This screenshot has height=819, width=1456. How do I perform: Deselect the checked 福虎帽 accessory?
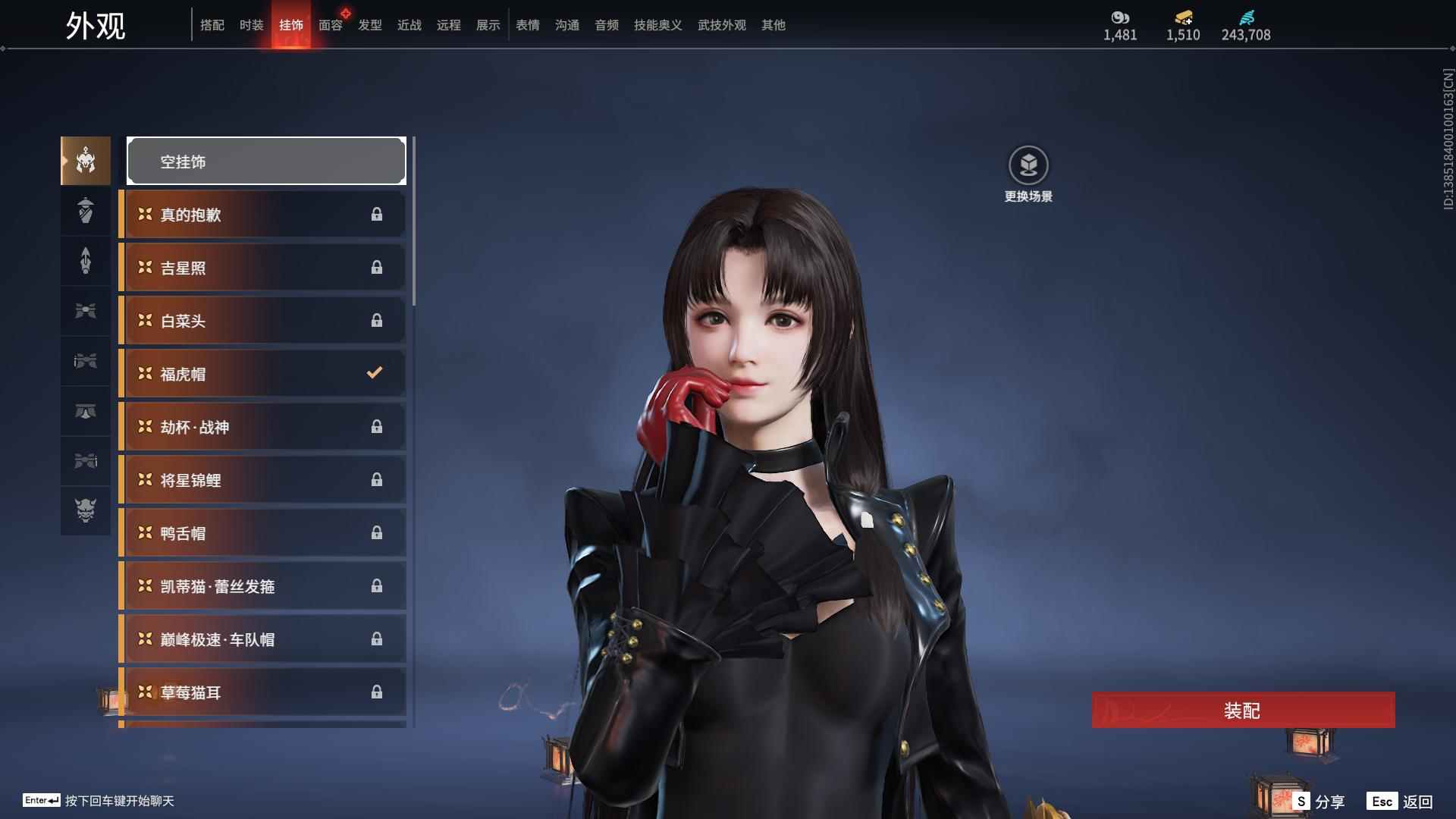tap(262, 373)
